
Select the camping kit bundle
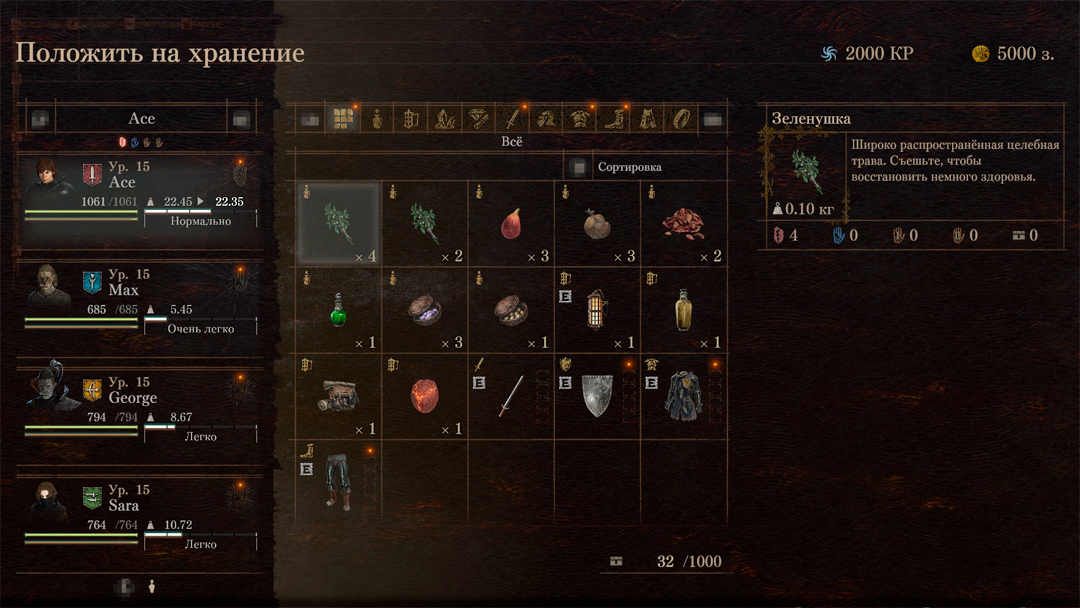[337, 396]
